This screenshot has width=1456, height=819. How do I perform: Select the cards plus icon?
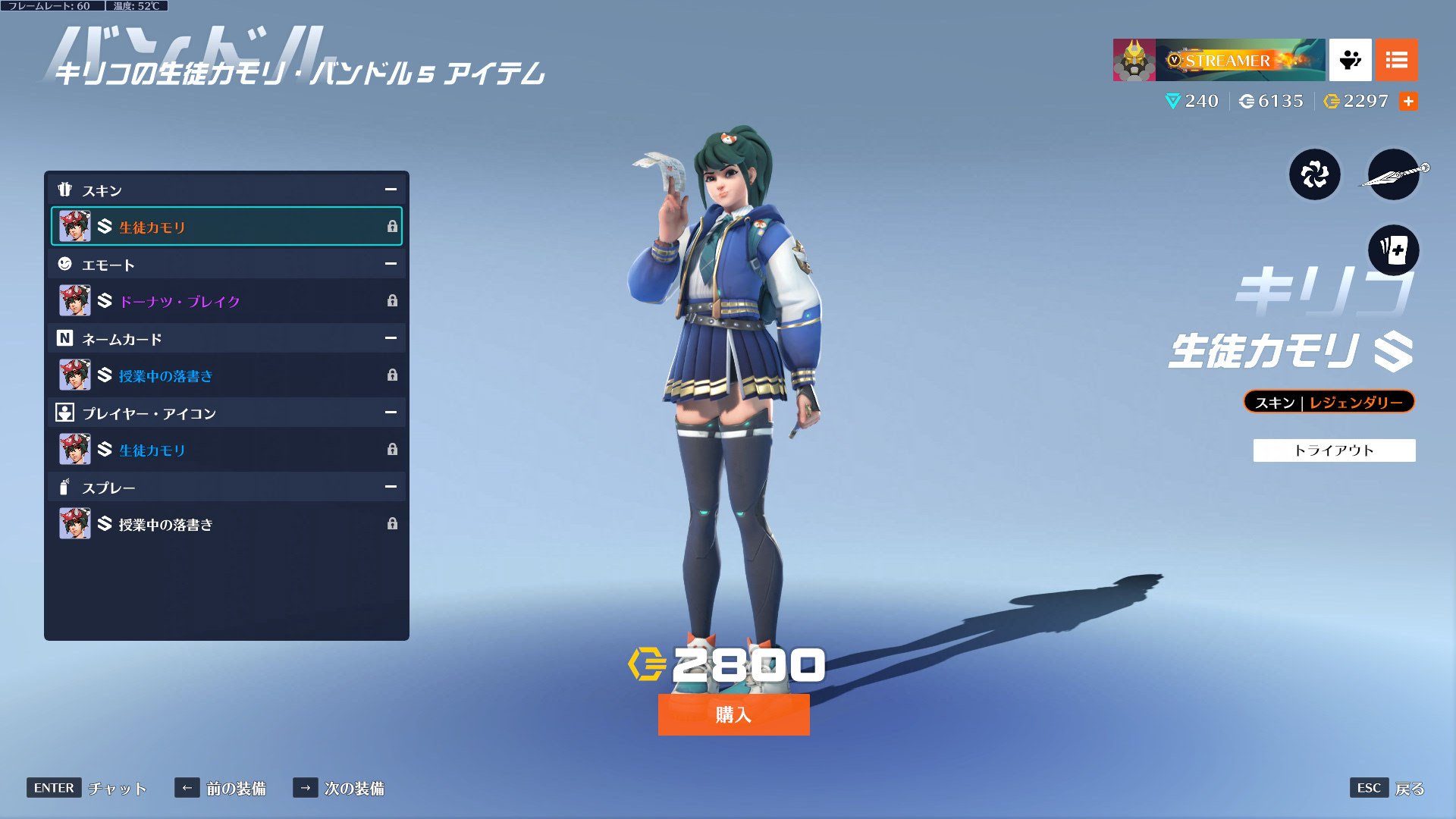(x=1394, y=249)
